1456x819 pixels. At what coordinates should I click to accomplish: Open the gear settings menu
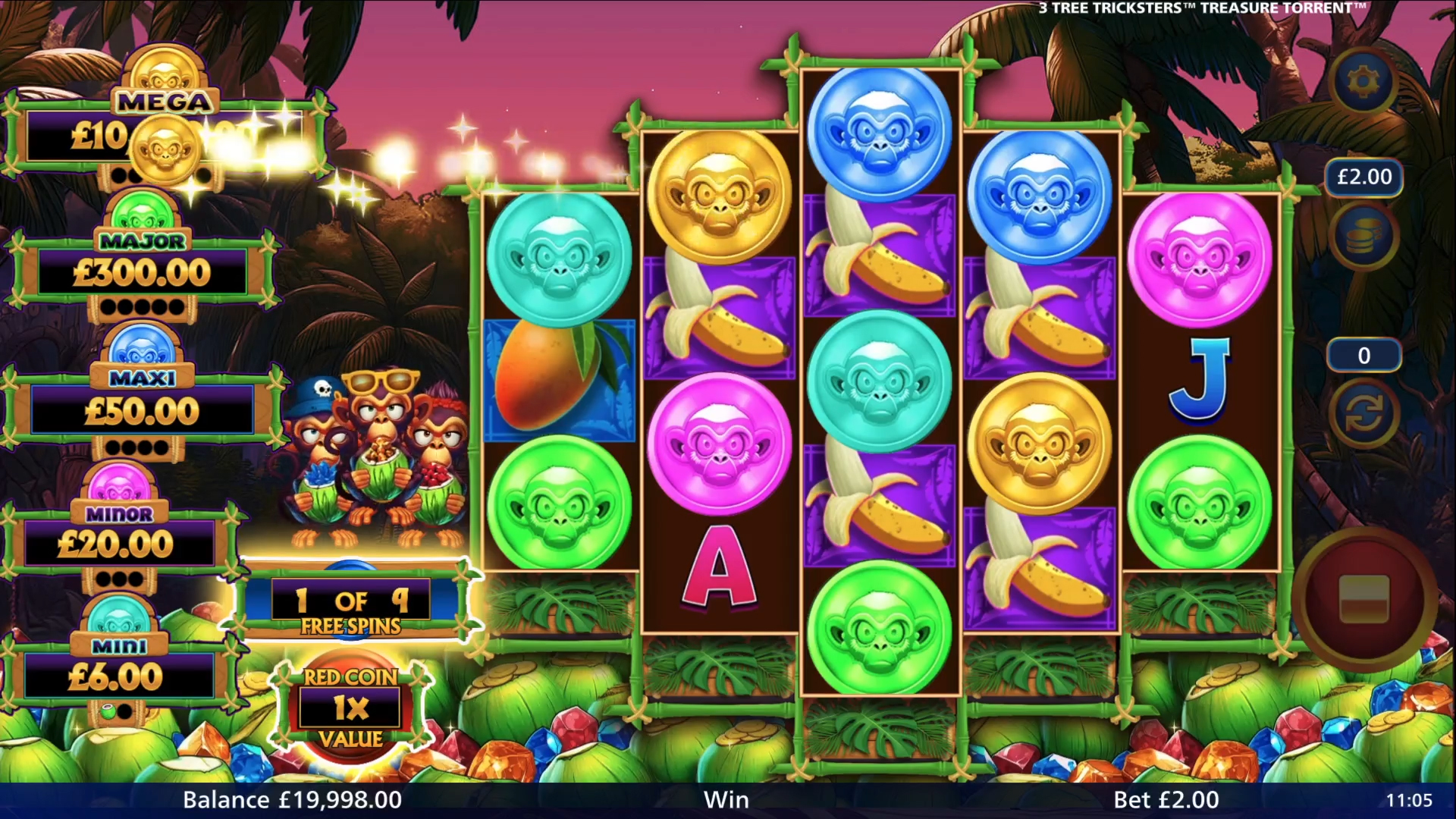coord(1363,81)
